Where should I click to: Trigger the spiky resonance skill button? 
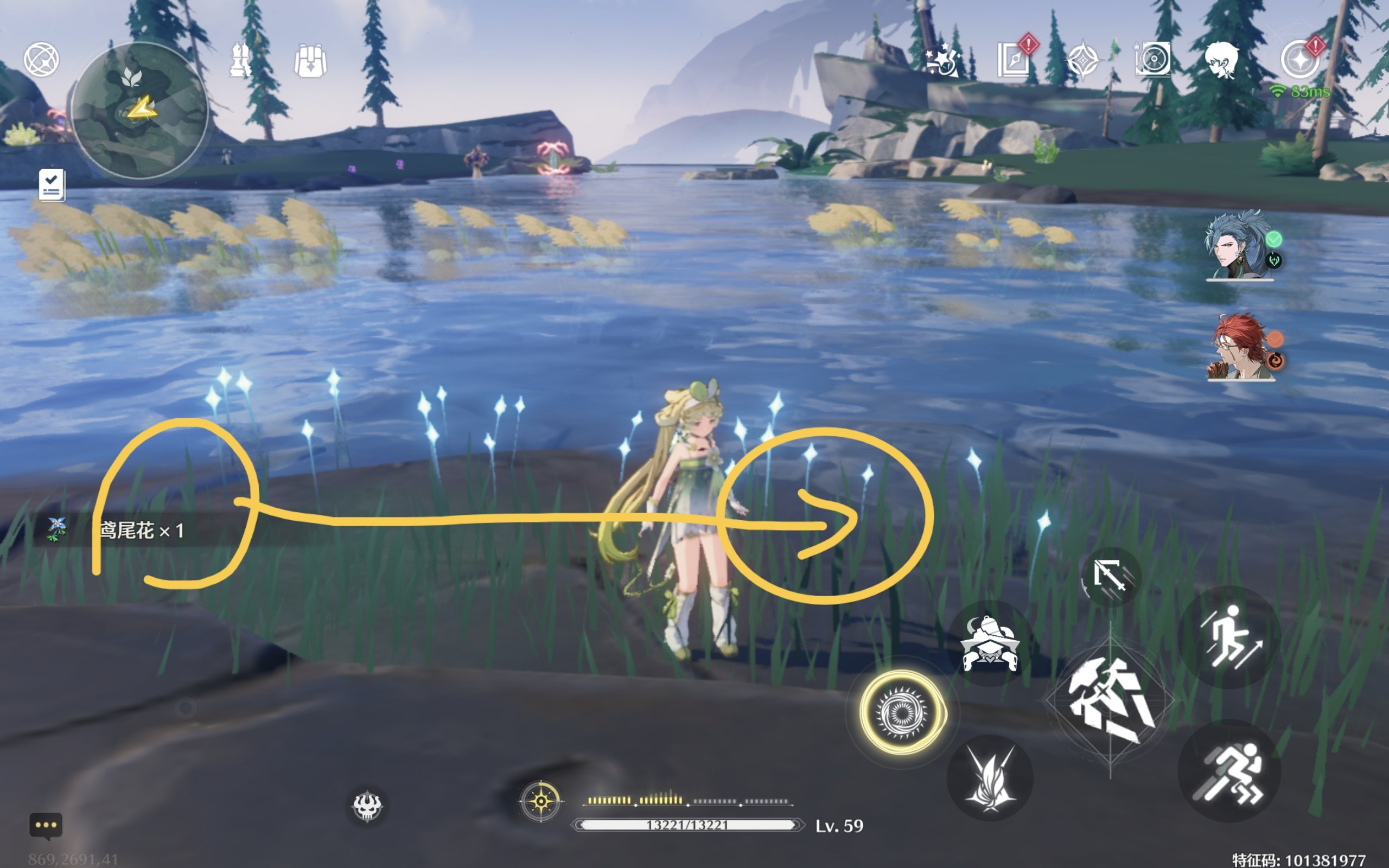click(990, 778)
